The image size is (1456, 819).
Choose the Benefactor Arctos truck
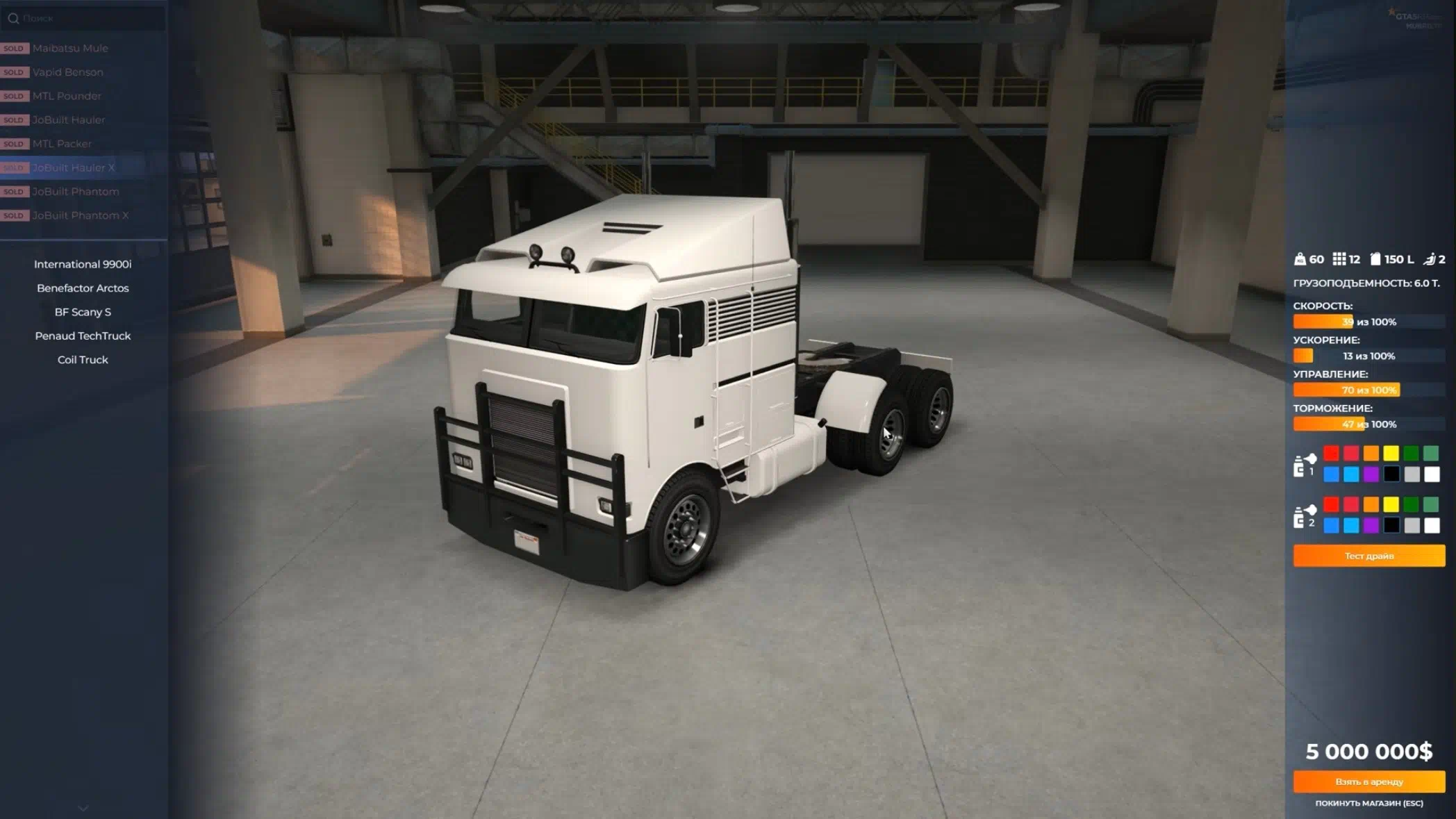83,288
